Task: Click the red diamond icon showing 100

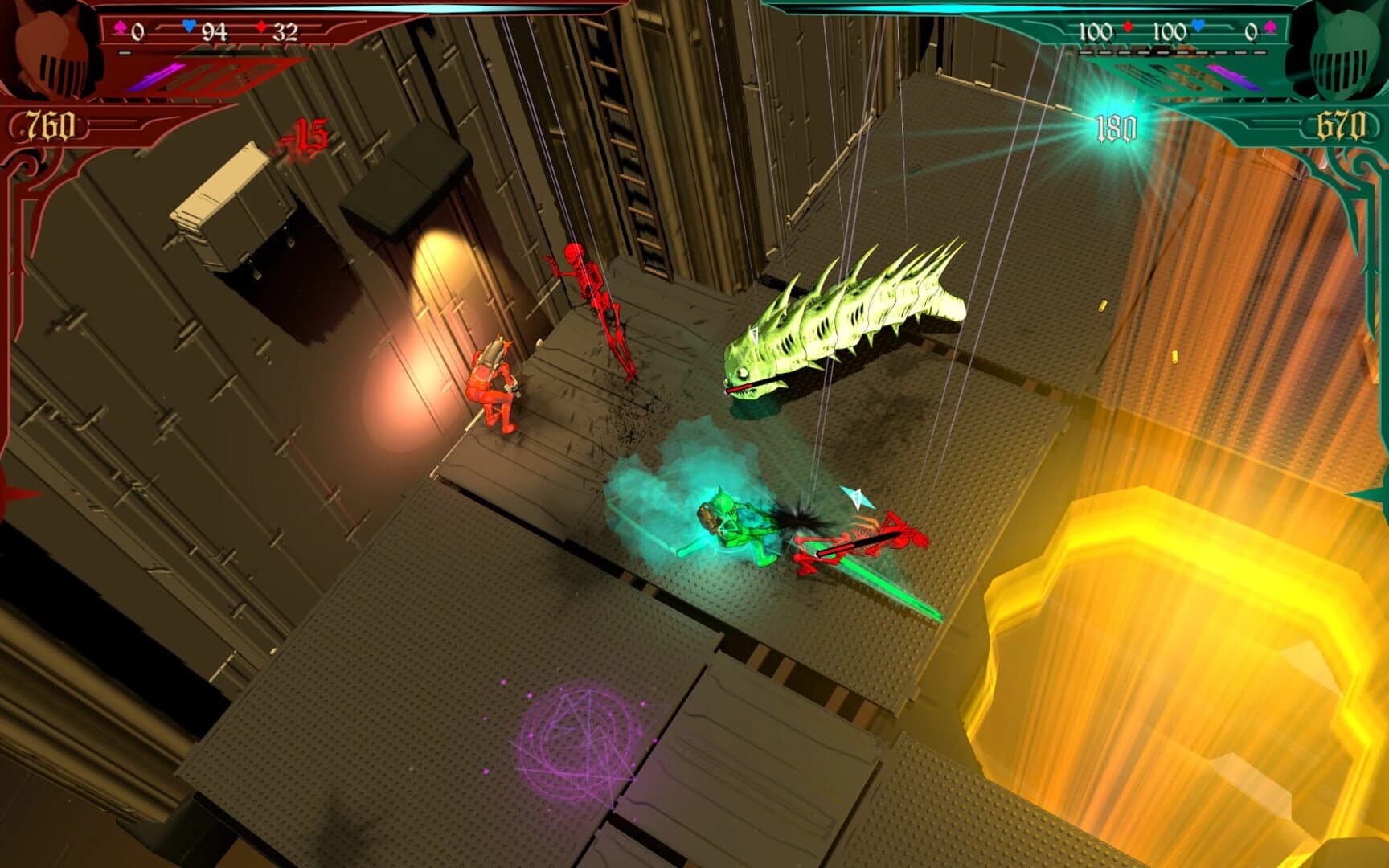Action: click(1128, 26)
